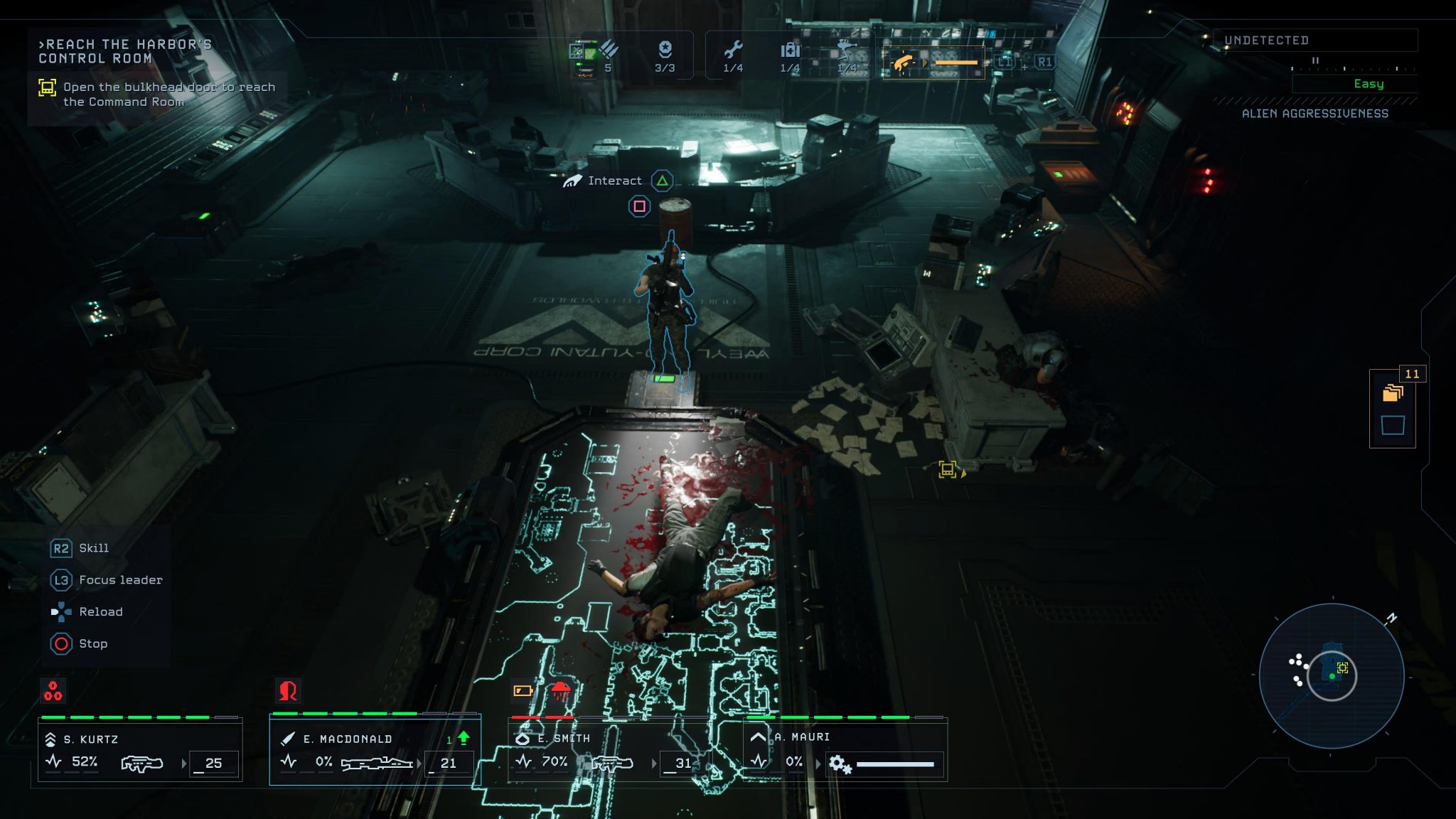The height and width of the screenshot is (819, 1456).
Task: Expand the weapon swap arrow on the orange slot
Action: 926,62
